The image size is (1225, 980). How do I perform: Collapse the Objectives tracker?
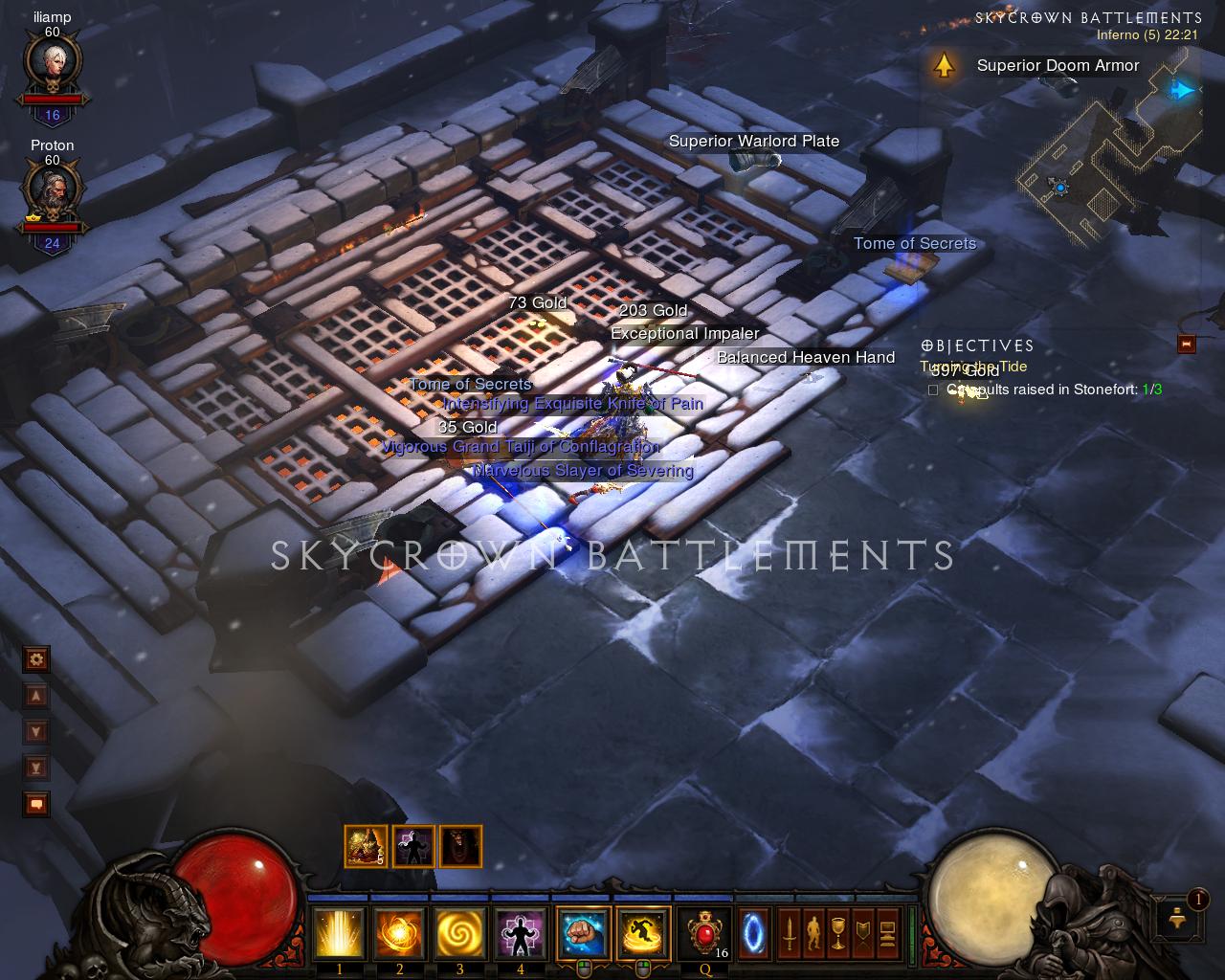tap(1187, 344)
